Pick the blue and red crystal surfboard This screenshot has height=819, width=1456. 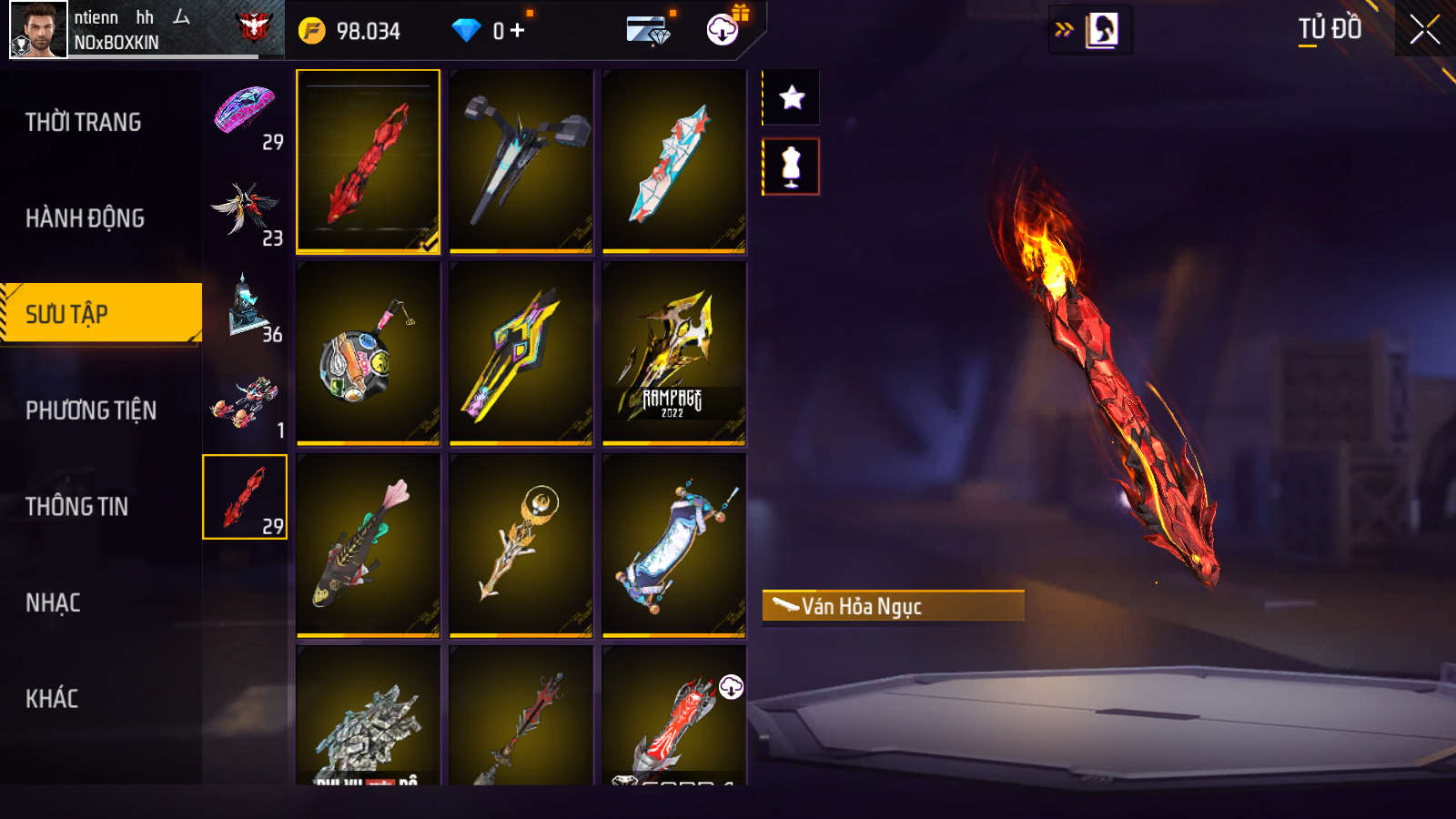click(673, 161)
